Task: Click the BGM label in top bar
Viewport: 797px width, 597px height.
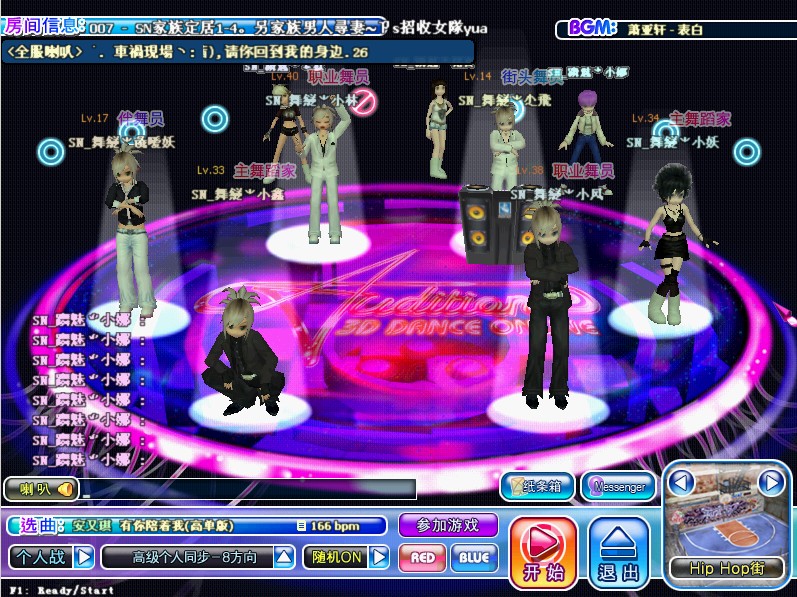Action: click(591, 28)
